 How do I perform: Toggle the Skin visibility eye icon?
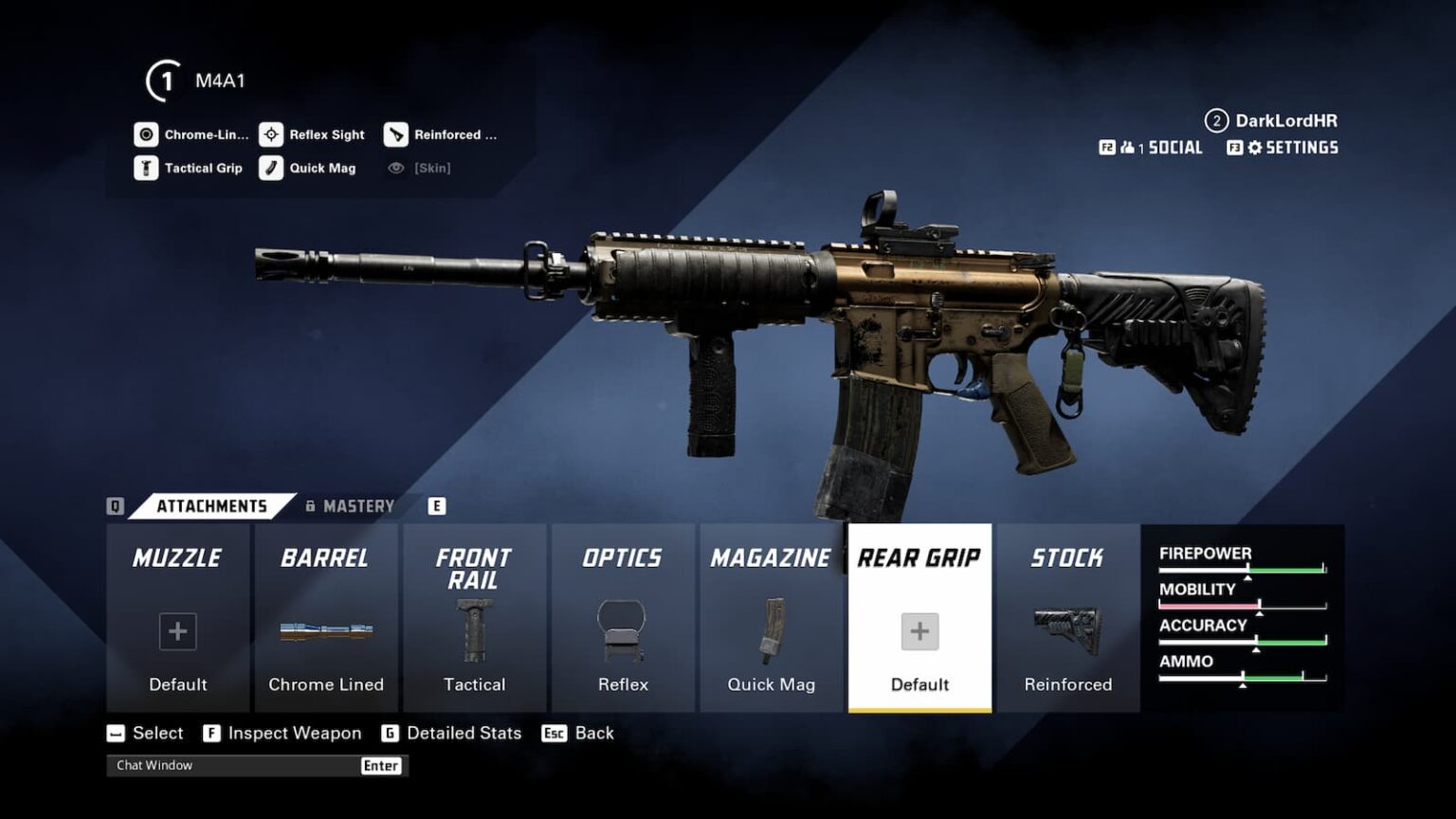398,168
